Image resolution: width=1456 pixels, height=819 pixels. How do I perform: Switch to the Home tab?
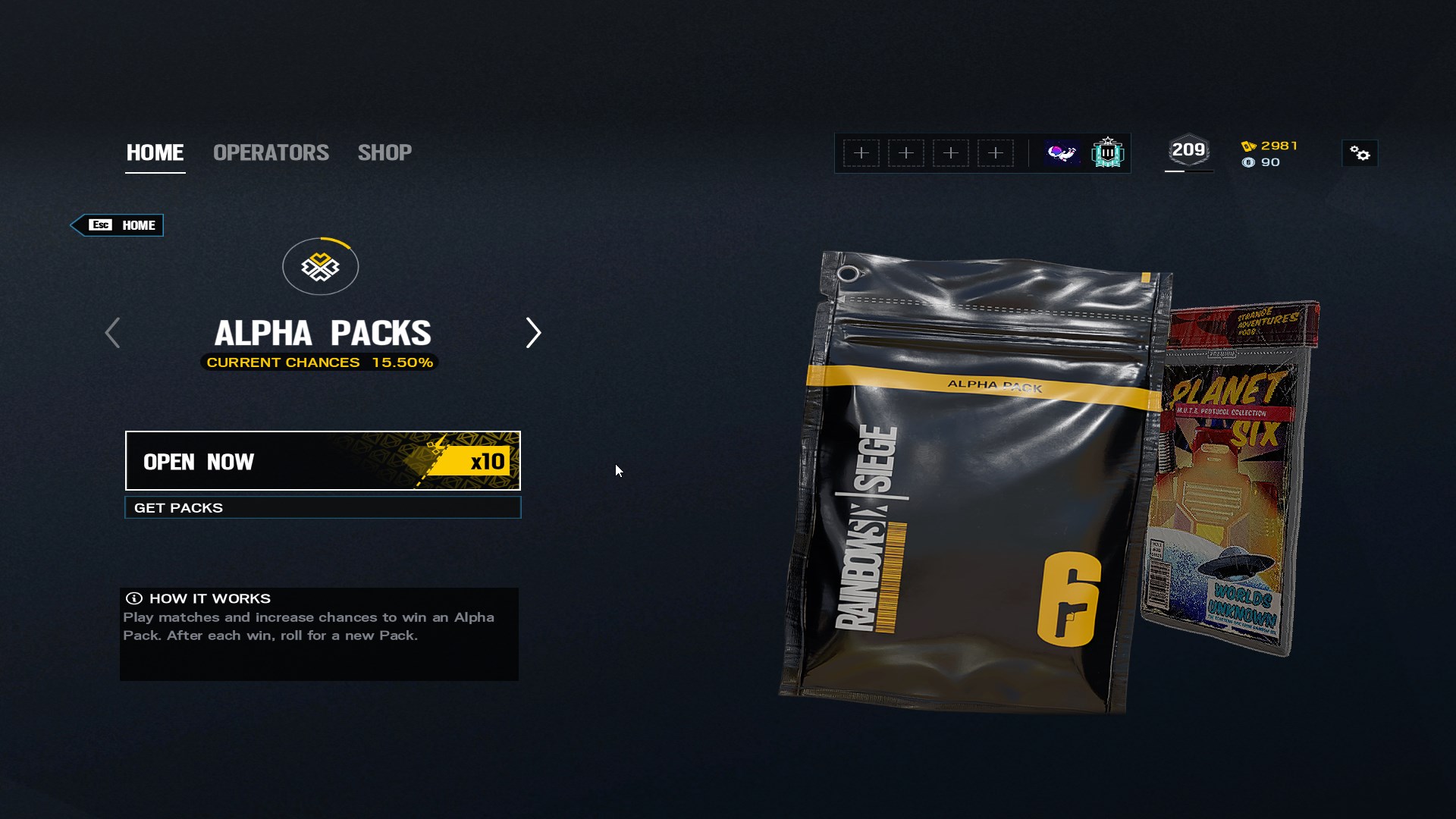click(155, 152)
